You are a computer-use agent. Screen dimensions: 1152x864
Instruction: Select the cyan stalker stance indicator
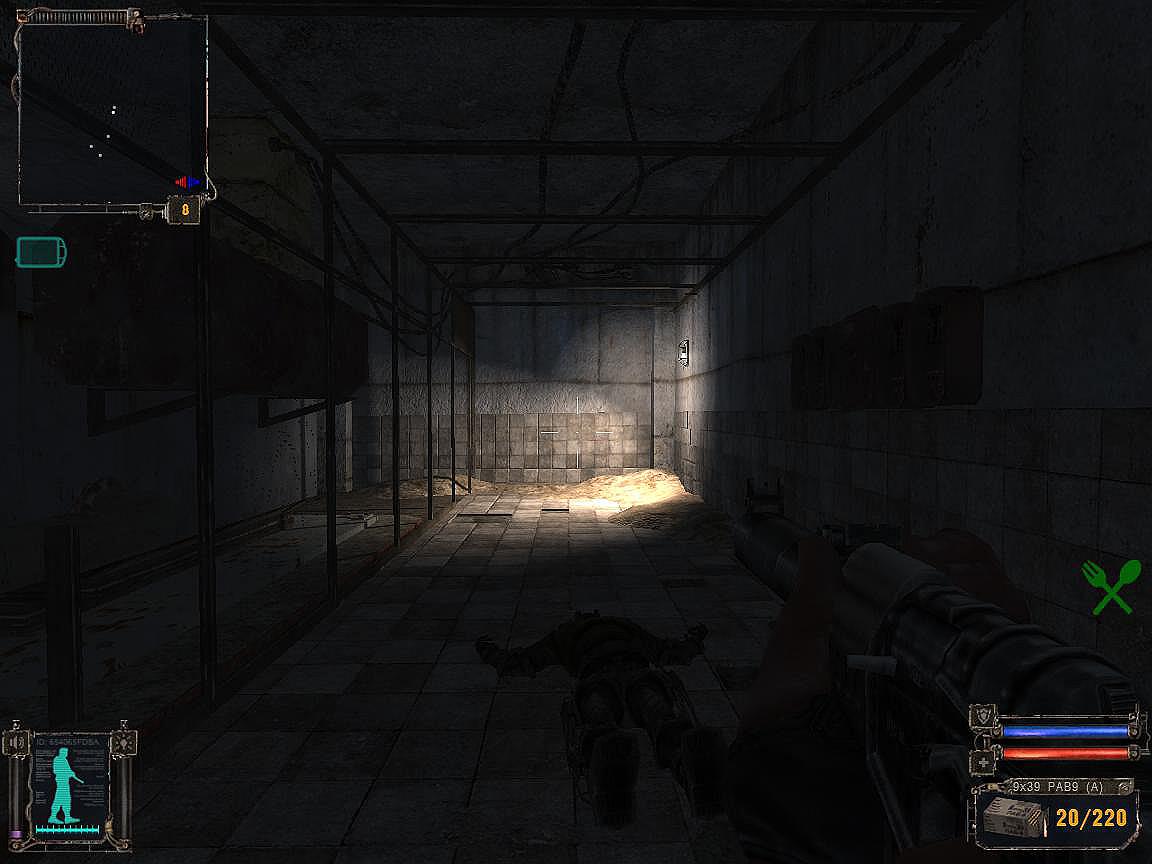point(62,787)
